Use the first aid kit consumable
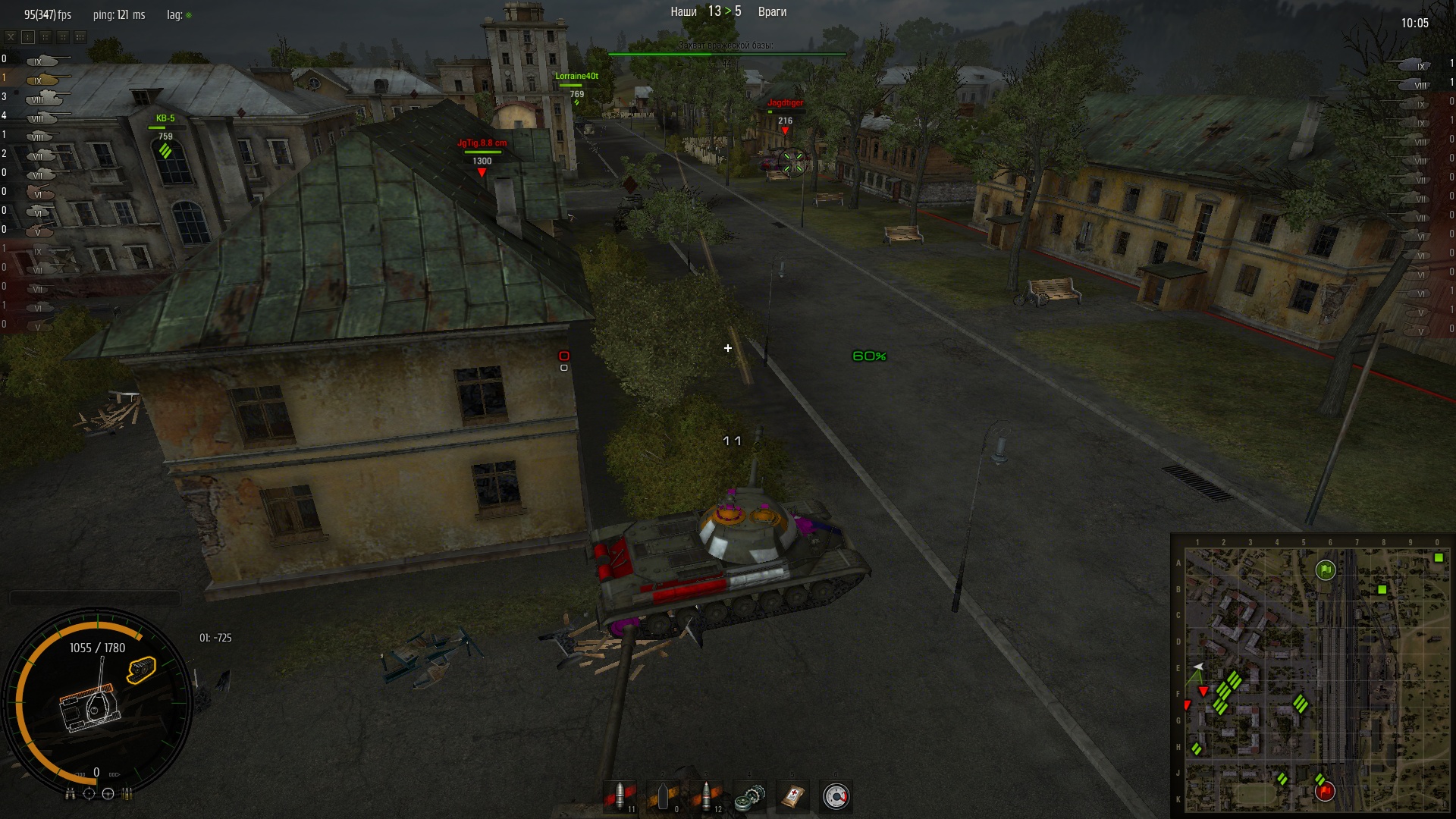The height and width of the screenshot is (819, 1456). click(x=793, y=796)
